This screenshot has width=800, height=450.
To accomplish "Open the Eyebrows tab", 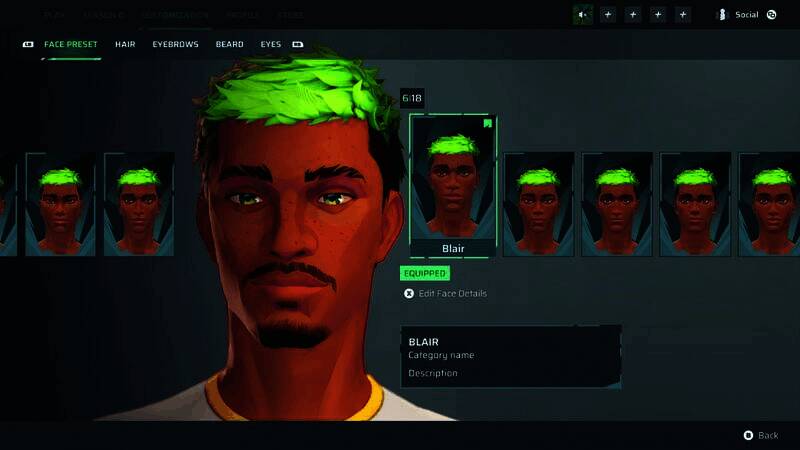I will point(175,45).
